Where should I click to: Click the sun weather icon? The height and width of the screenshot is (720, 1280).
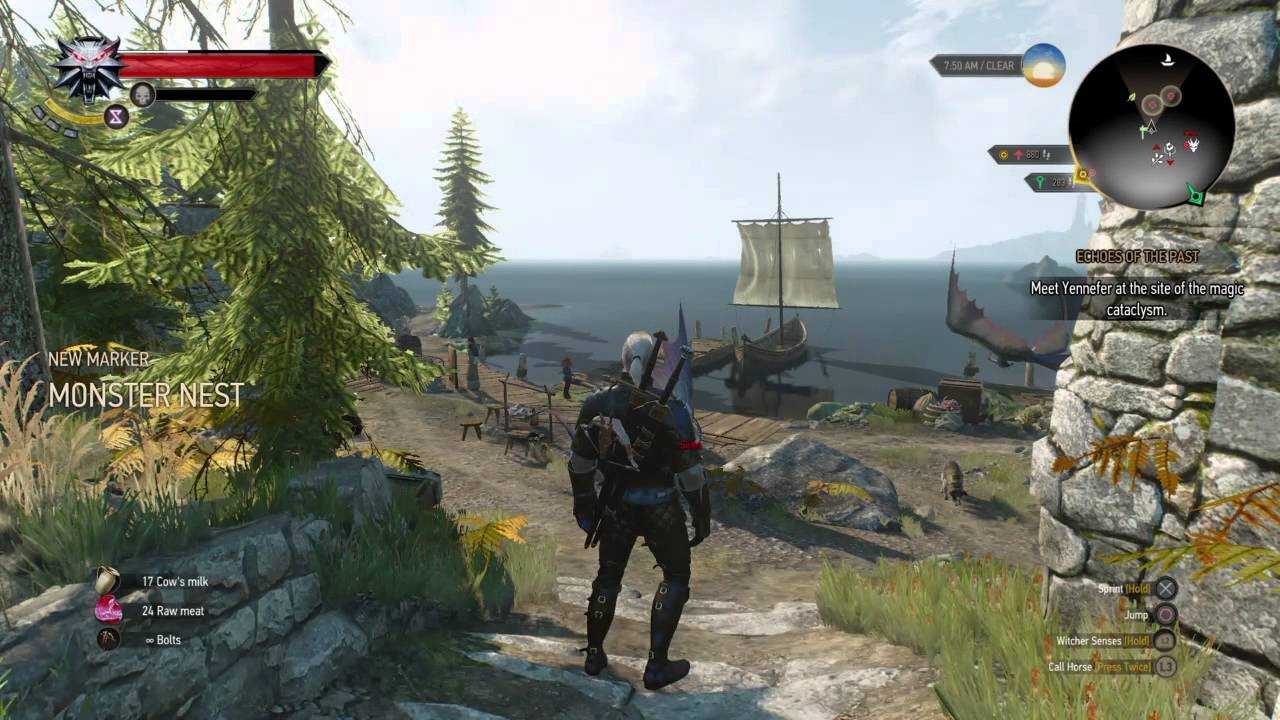[x=1043, y=66]
